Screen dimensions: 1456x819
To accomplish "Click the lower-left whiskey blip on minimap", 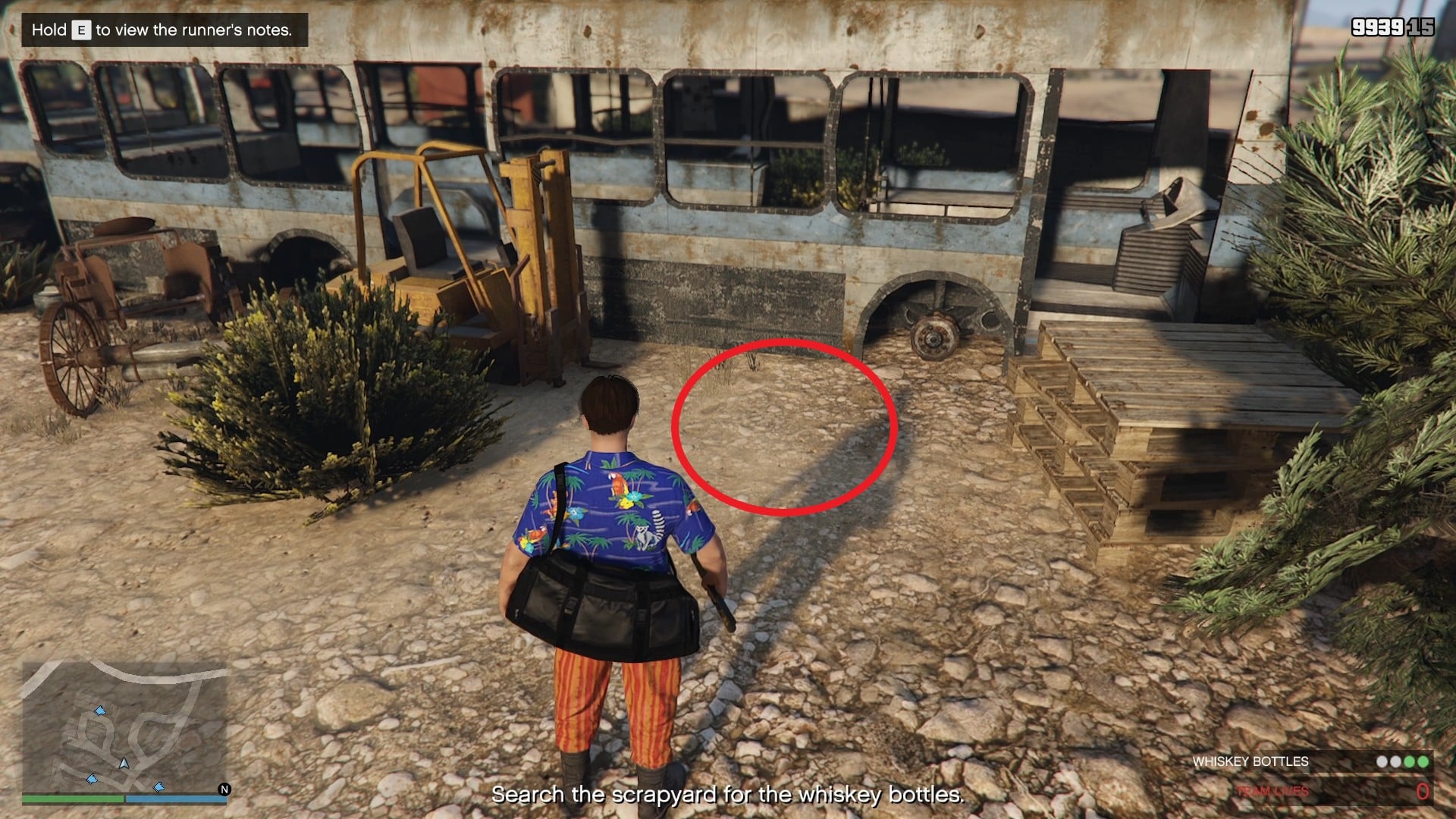I will coord(93,778).
